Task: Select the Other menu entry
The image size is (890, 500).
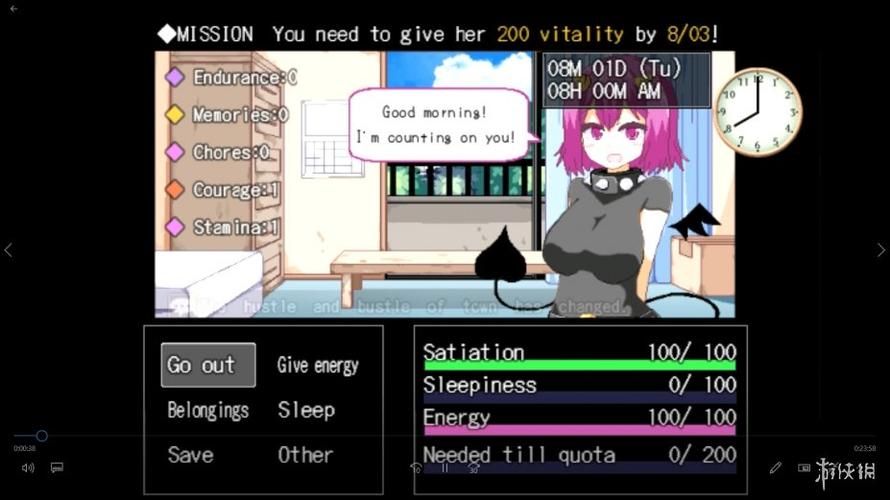Action: click(305, 455)
